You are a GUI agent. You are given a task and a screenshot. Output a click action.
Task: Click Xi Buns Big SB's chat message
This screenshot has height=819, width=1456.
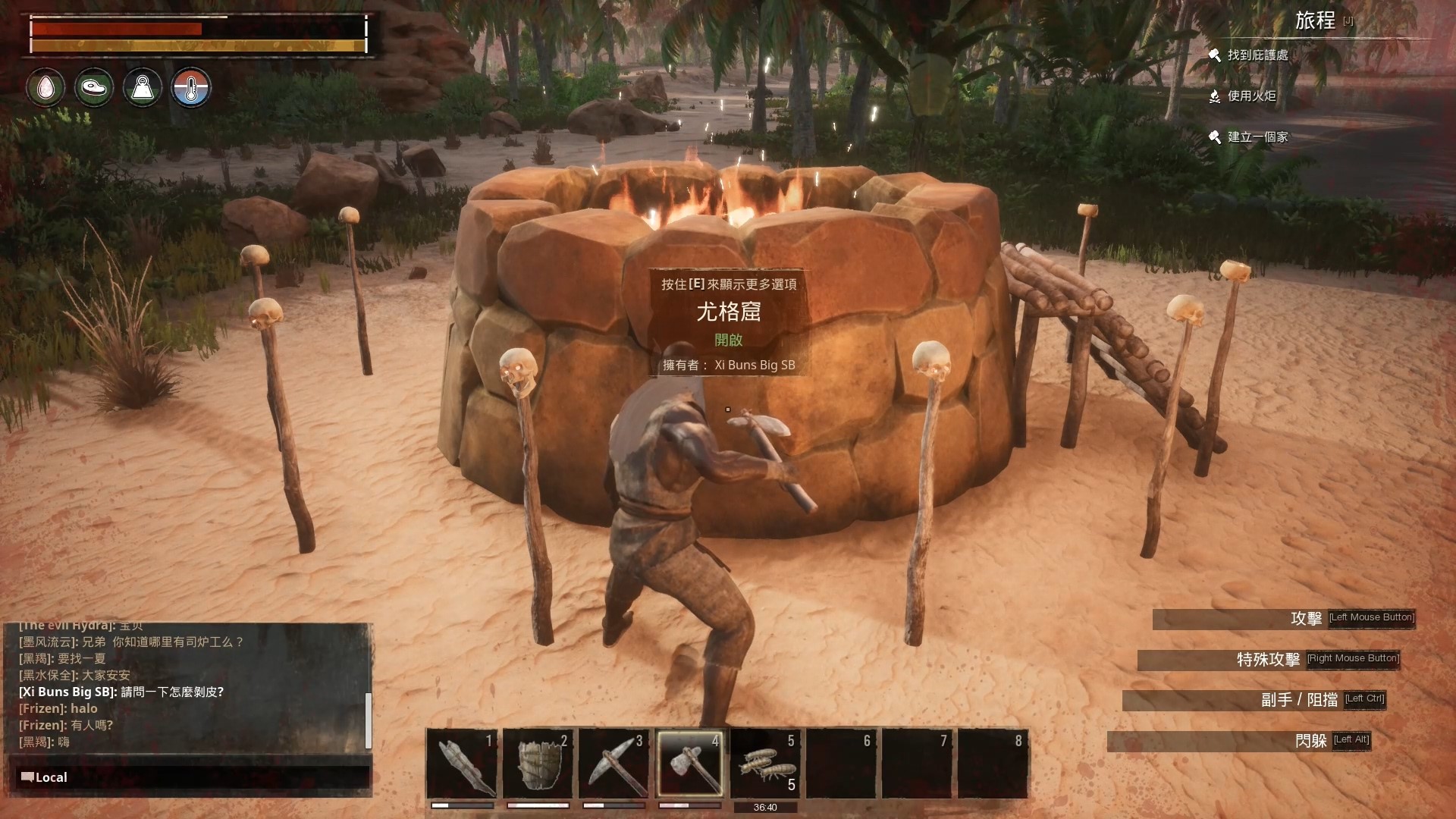121,692
